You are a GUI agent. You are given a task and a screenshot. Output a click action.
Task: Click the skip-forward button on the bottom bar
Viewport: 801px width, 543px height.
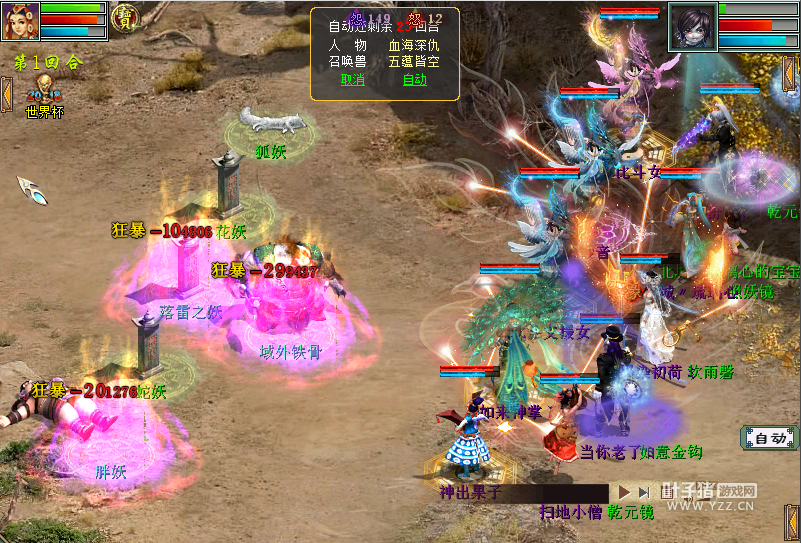645,492
